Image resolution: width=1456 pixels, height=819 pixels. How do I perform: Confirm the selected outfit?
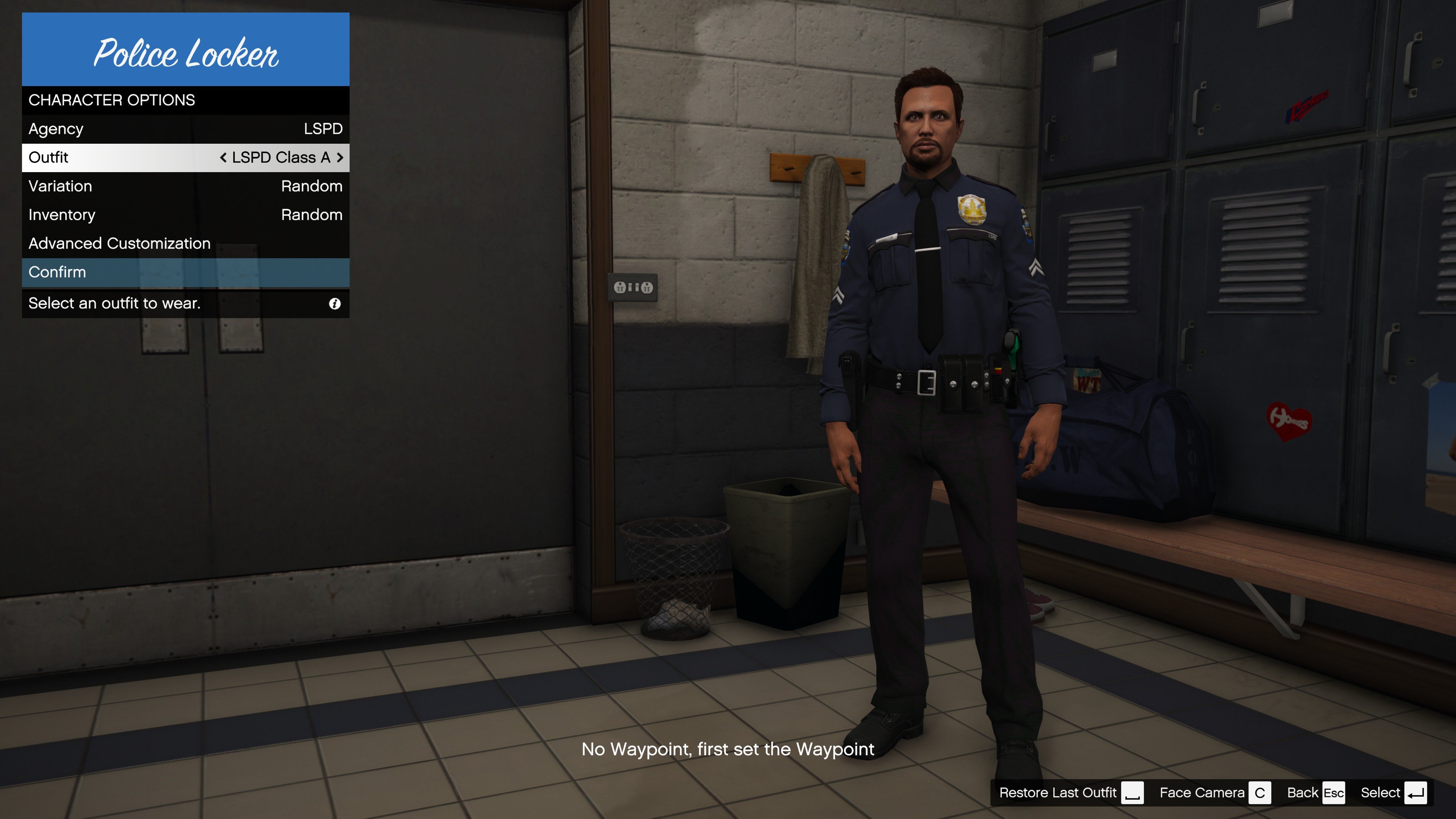coord(185,273)
